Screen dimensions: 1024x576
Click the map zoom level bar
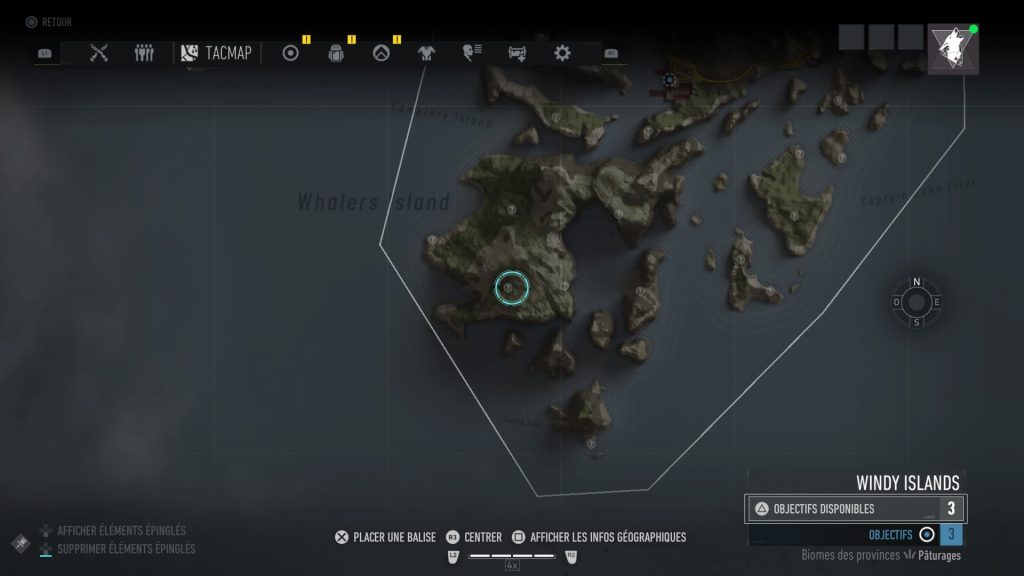(511, 555)
